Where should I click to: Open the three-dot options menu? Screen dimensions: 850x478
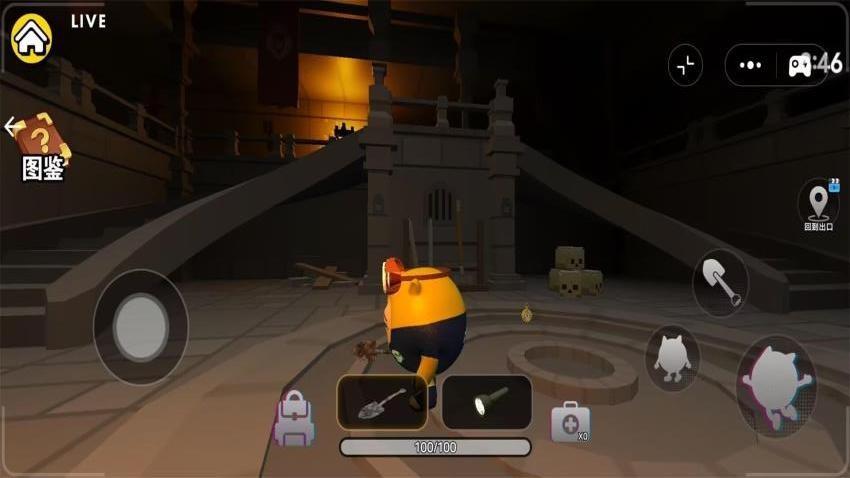pos(750,65)
